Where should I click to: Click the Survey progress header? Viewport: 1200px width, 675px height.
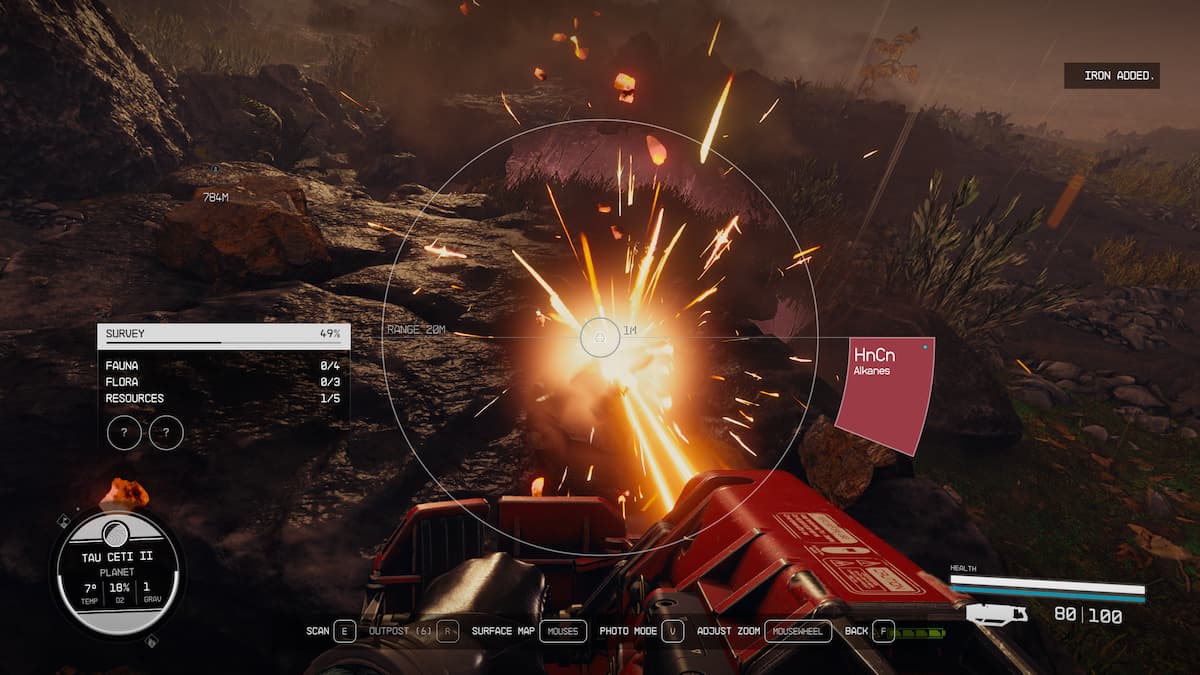223,334
